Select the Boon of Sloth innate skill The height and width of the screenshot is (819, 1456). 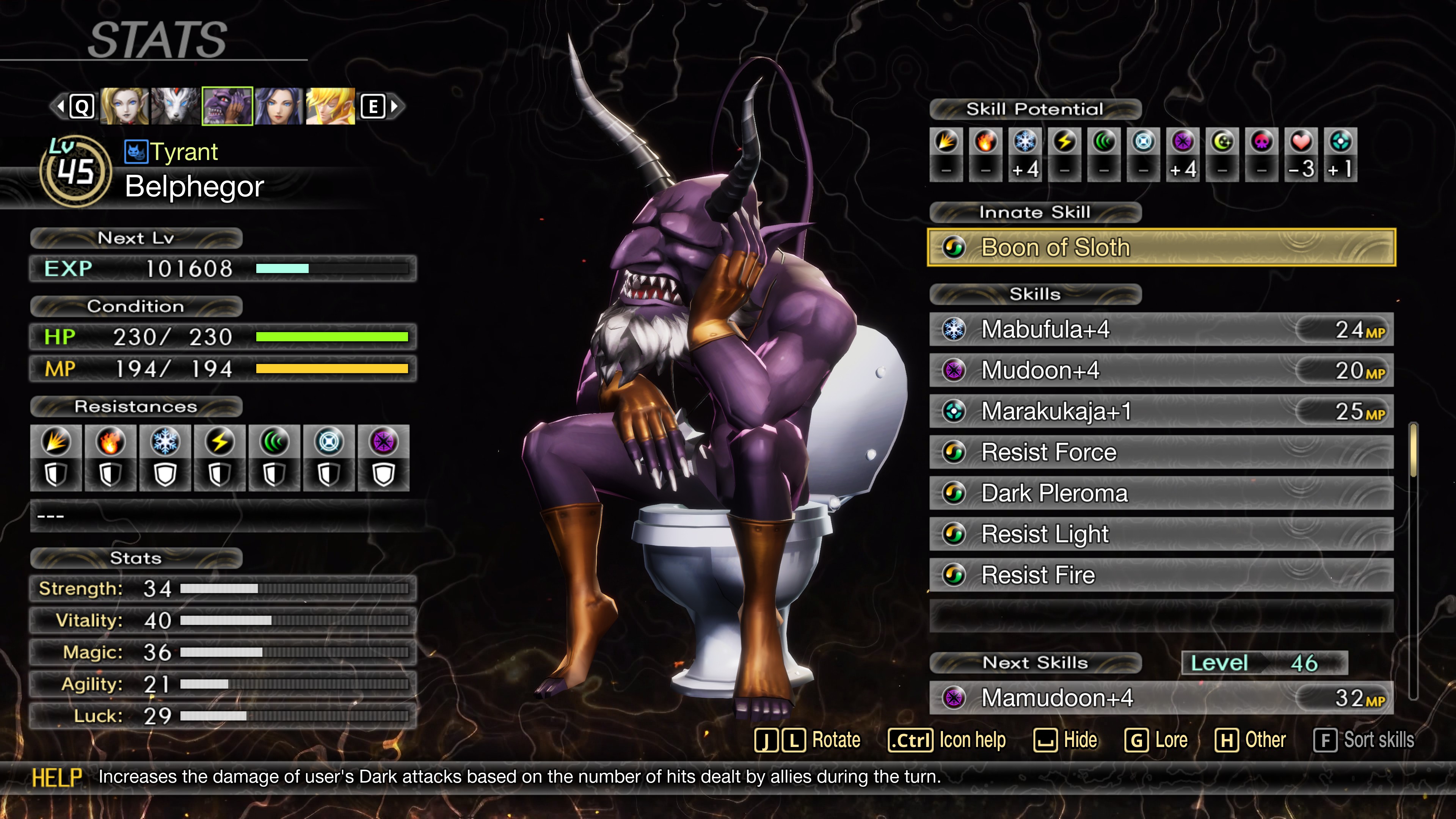pos(1161,248)
